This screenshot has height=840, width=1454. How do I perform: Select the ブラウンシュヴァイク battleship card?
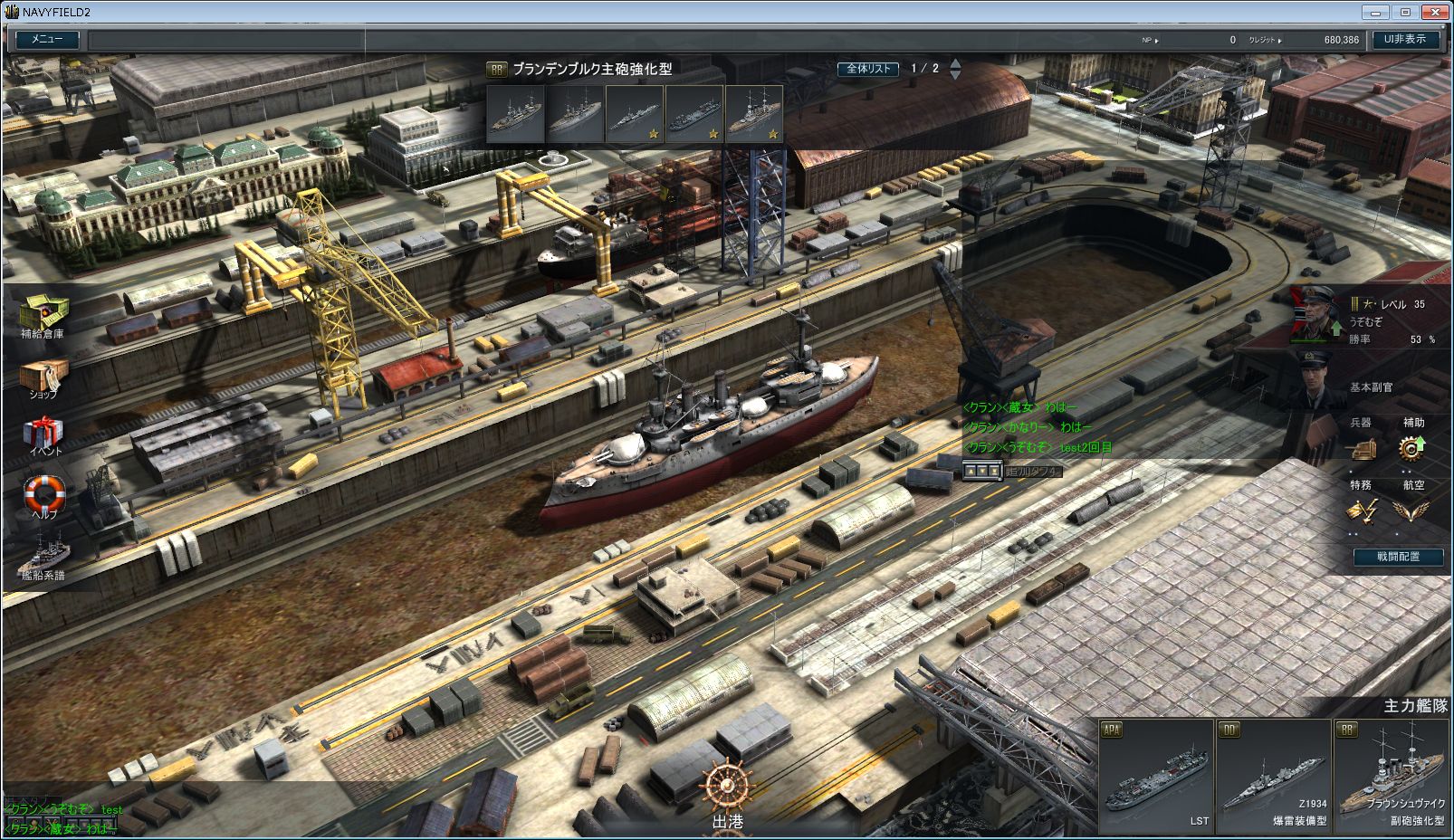tap(1392, 777)
